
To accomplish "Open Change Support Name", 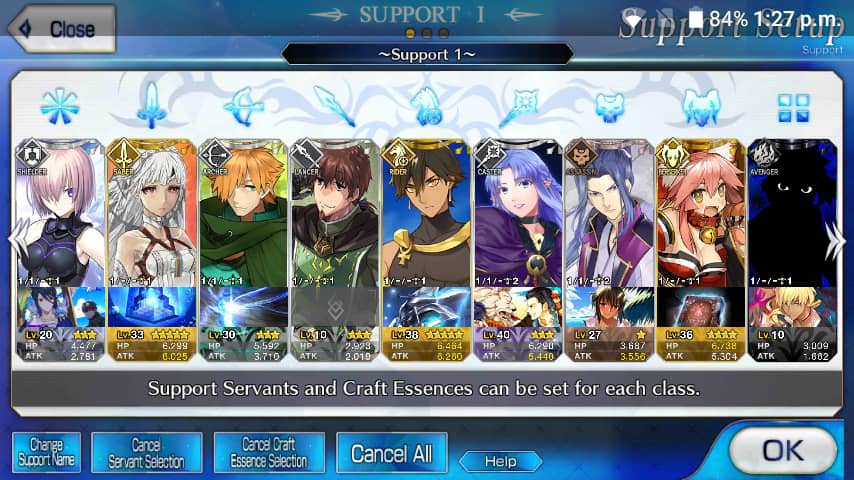I will [46, 453].
